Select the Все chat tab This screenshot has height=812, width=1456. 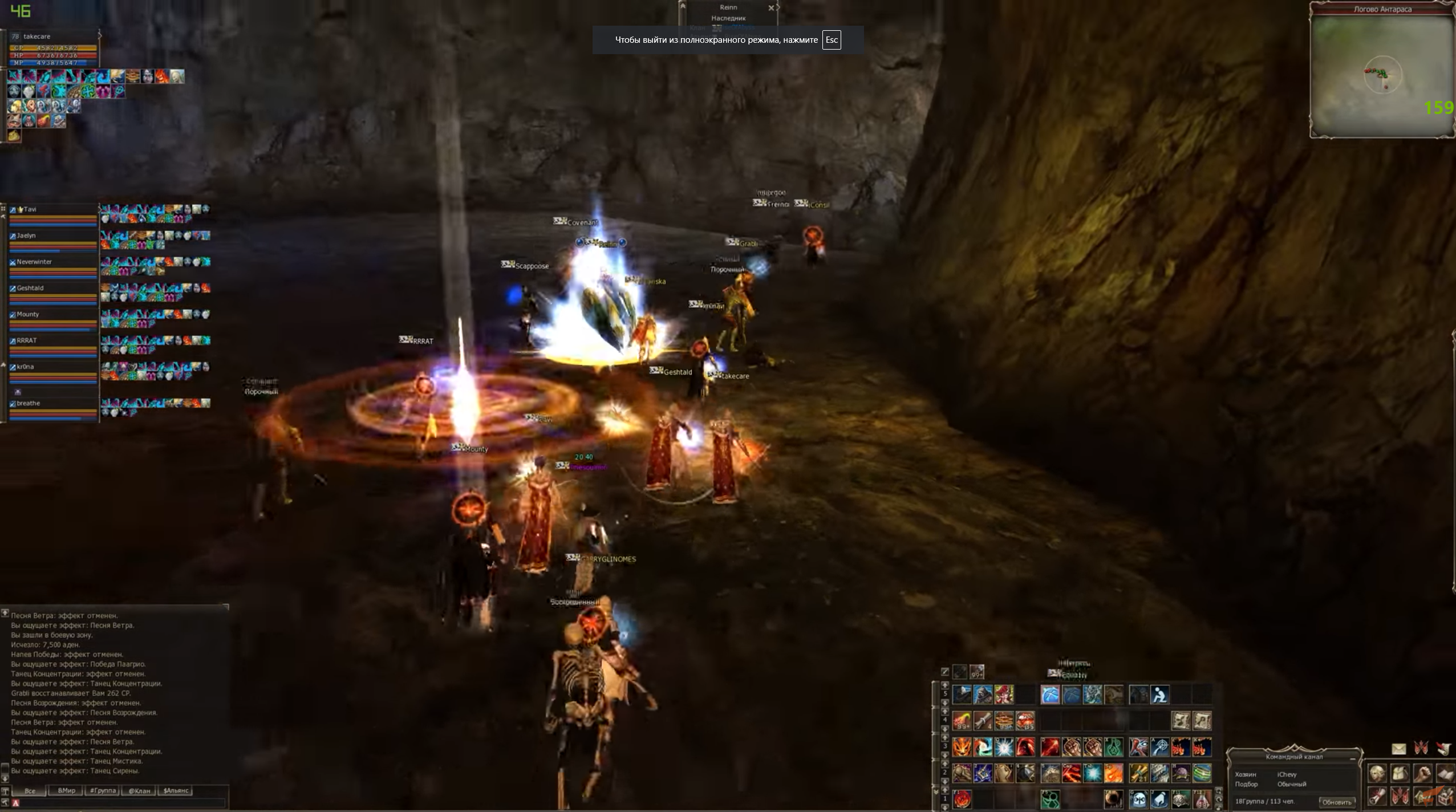pos(30,791)
